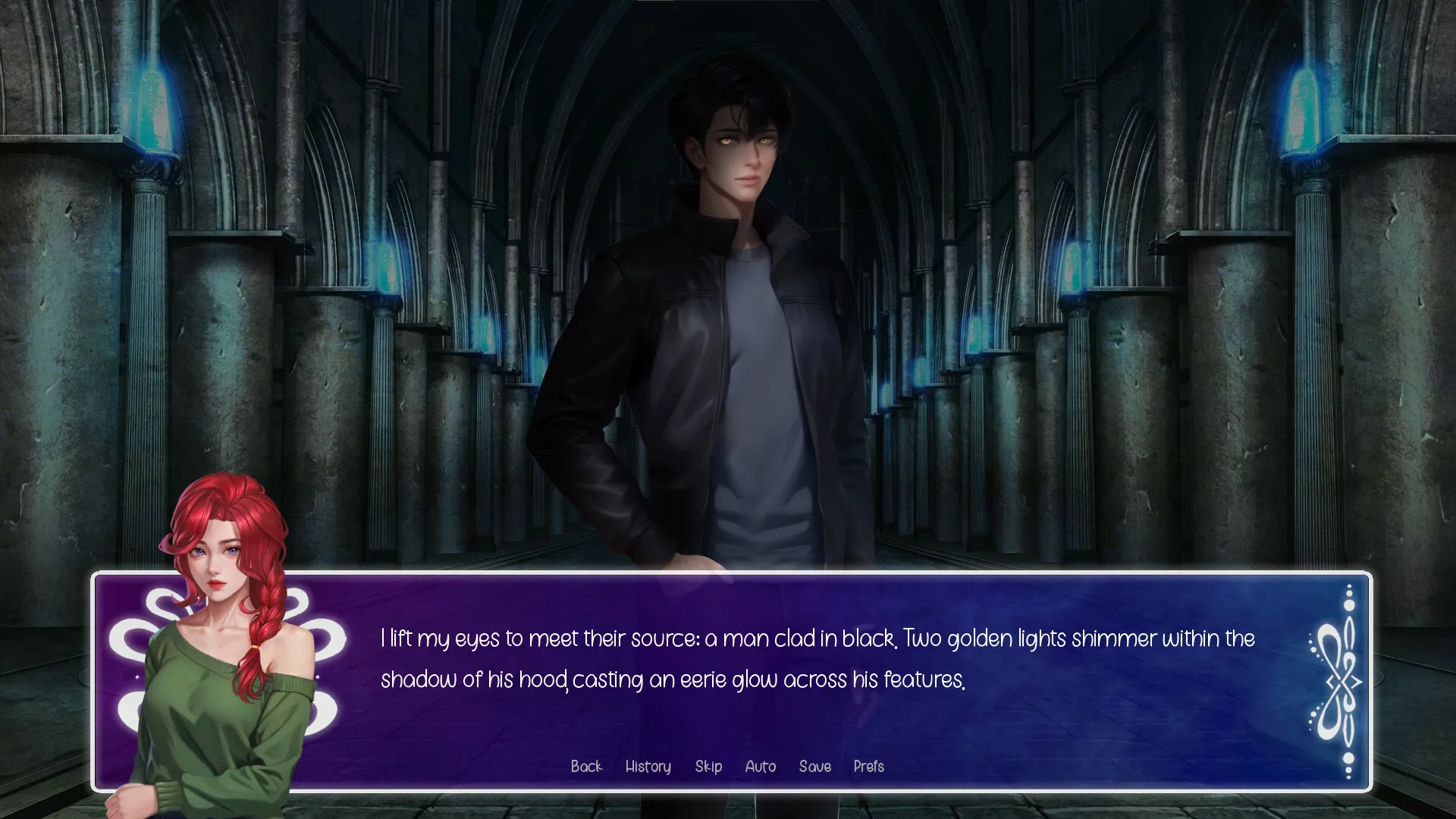Open the dialogue History log
Viewport: 1456px width, 819px height.
(648, 767)
